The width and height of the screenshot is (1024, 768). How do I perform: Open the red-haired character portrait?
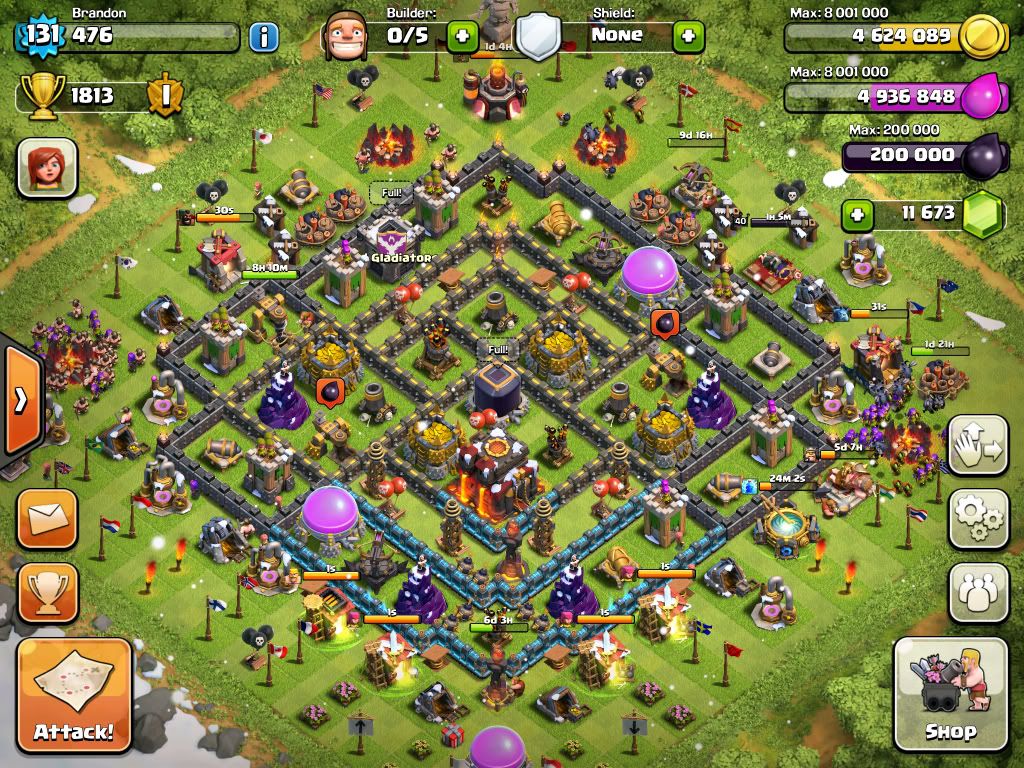point(46,167)
